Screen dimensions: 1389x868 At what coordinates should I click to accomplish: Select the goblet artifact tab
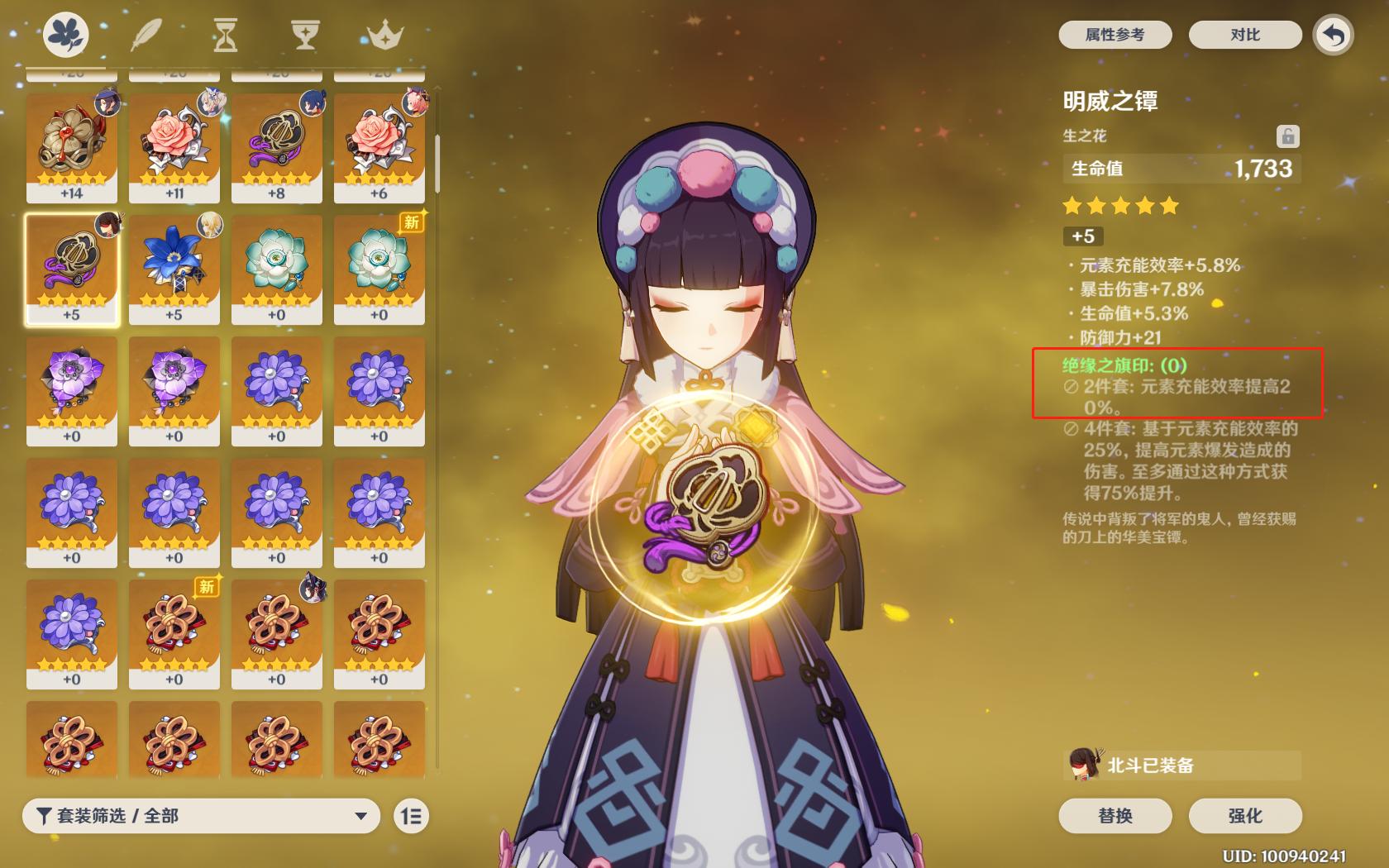[x=305, y=35]
